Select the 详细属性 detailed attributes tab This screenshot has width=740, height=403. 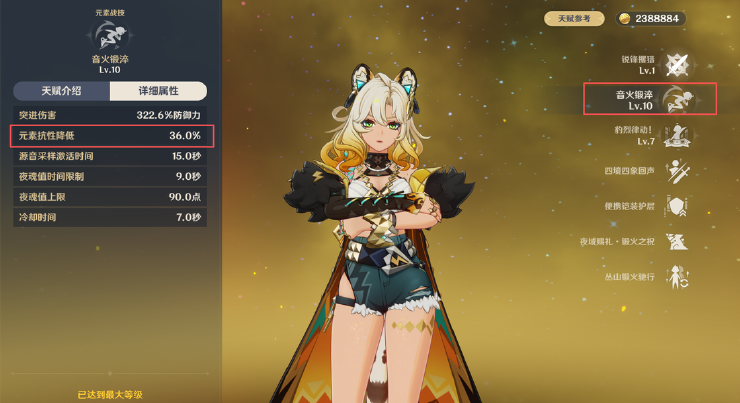tap(158, 91)
